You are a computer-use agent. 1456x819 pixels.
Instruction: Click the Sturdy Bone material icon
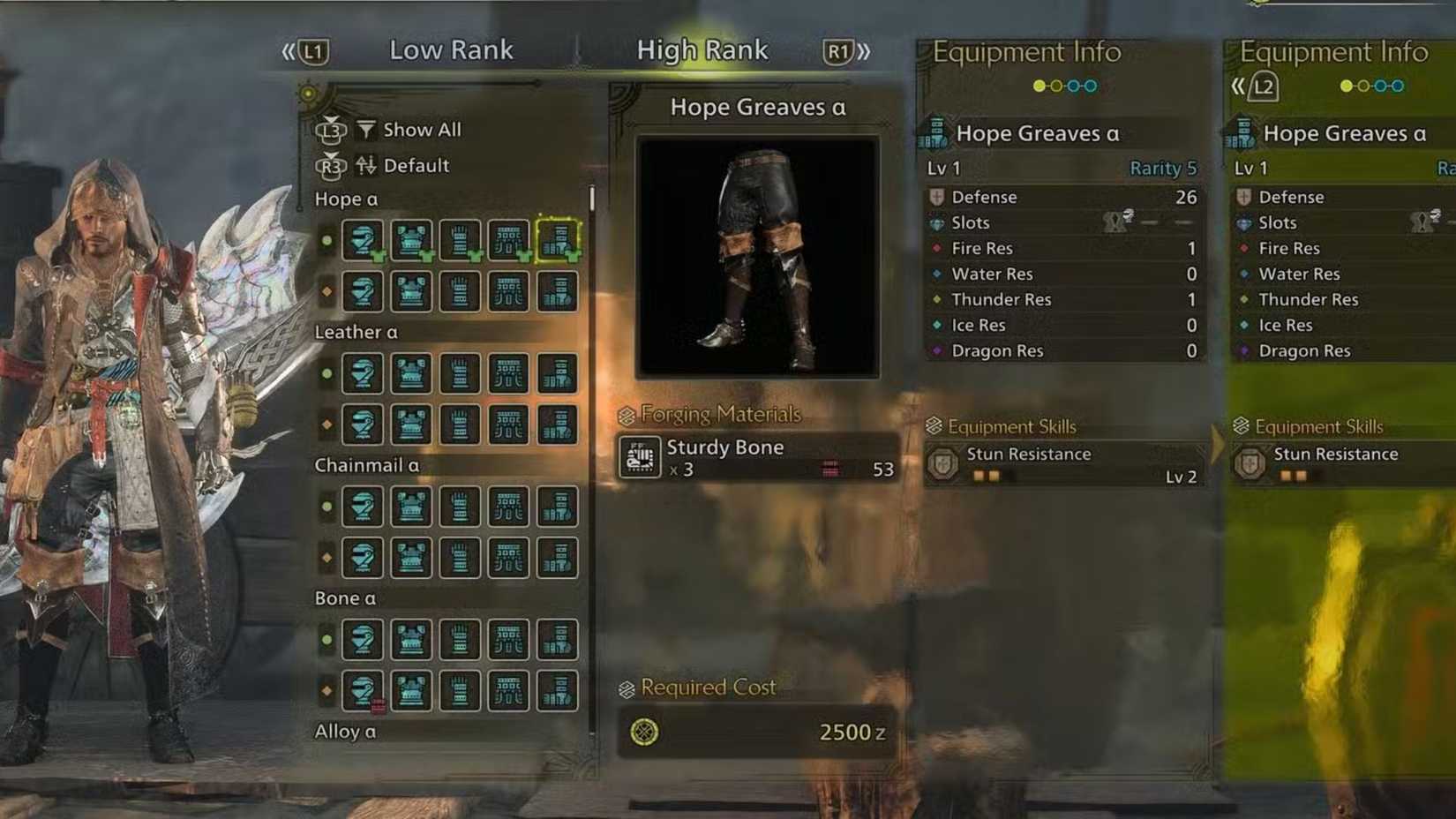pos(641,456)
